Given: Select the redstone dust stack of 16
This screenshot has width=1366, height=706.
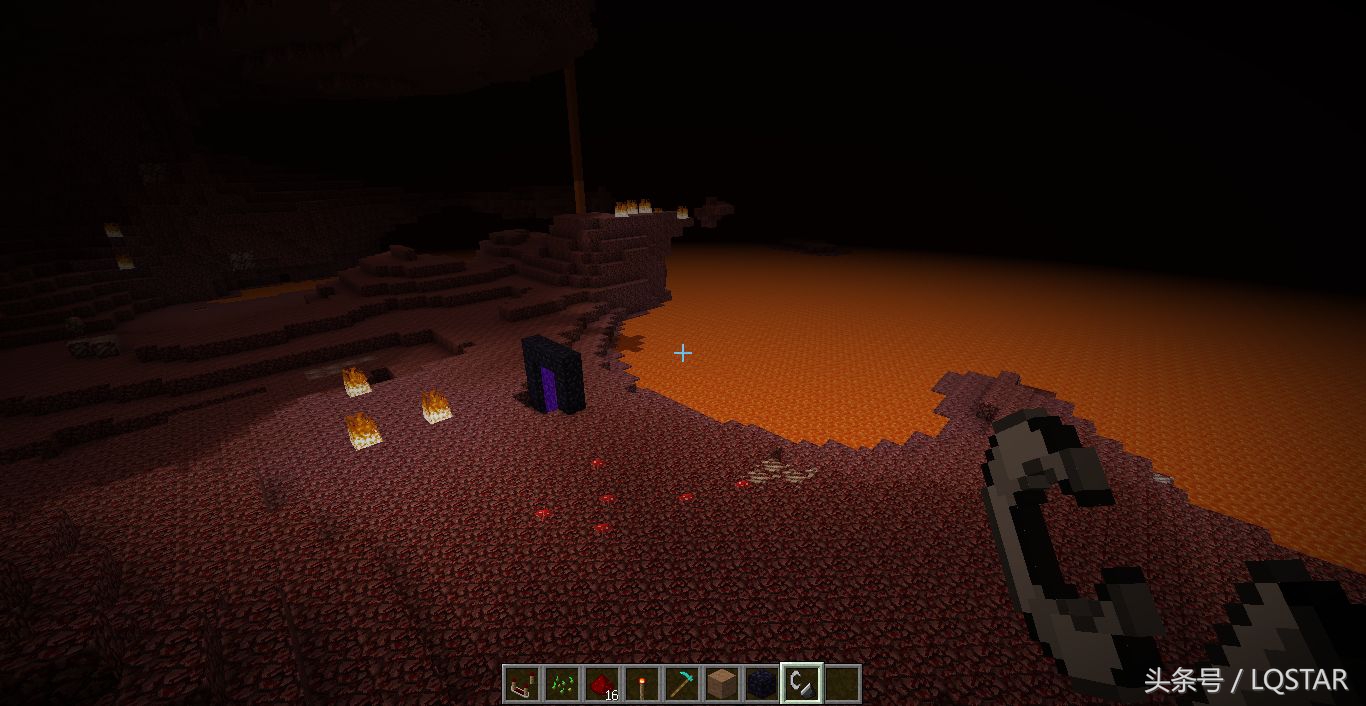Looking at the screenshot, I should coord(601,684).
